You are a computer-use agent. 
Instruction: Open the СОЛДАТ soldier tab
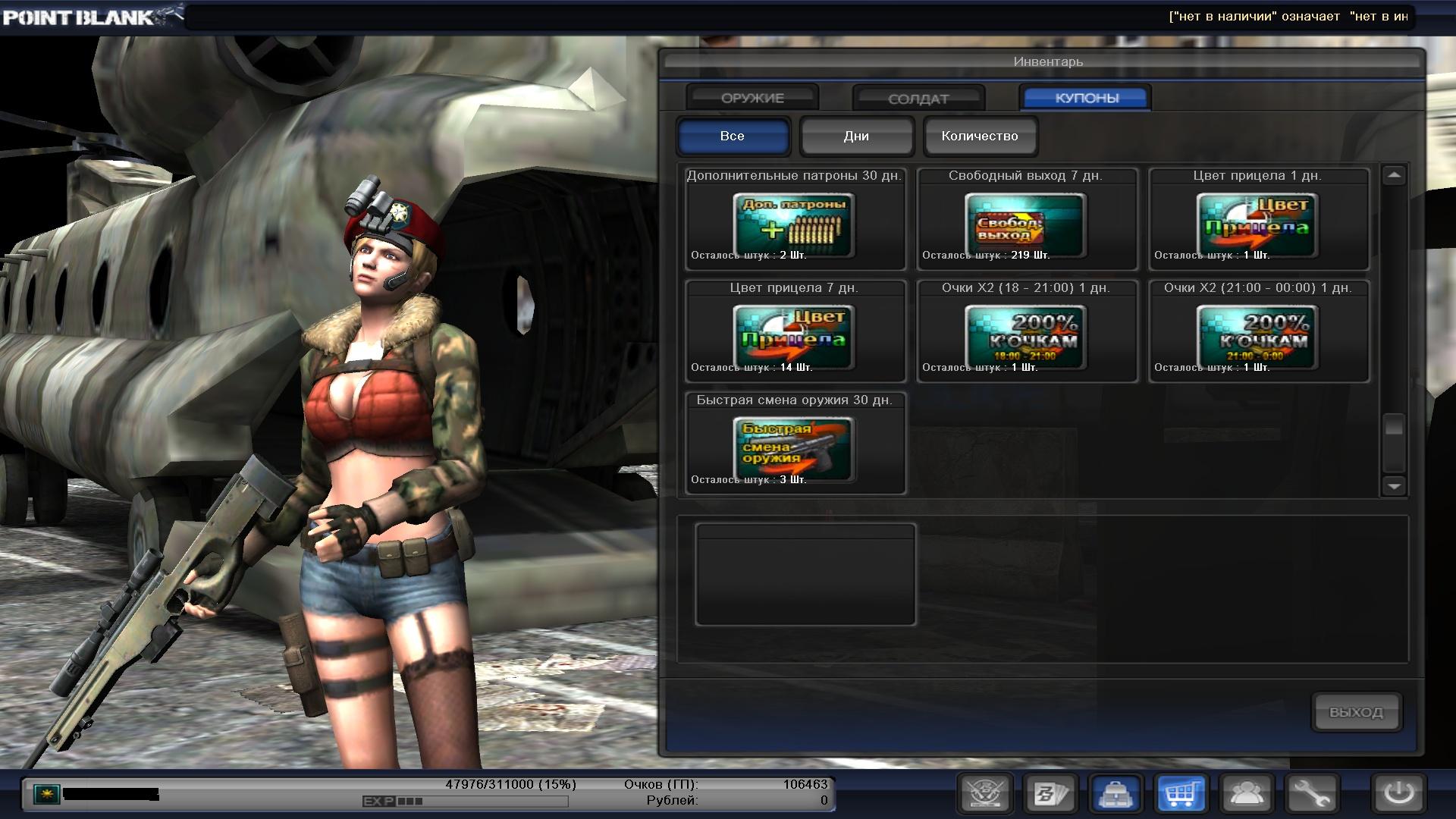pos(918,99)
